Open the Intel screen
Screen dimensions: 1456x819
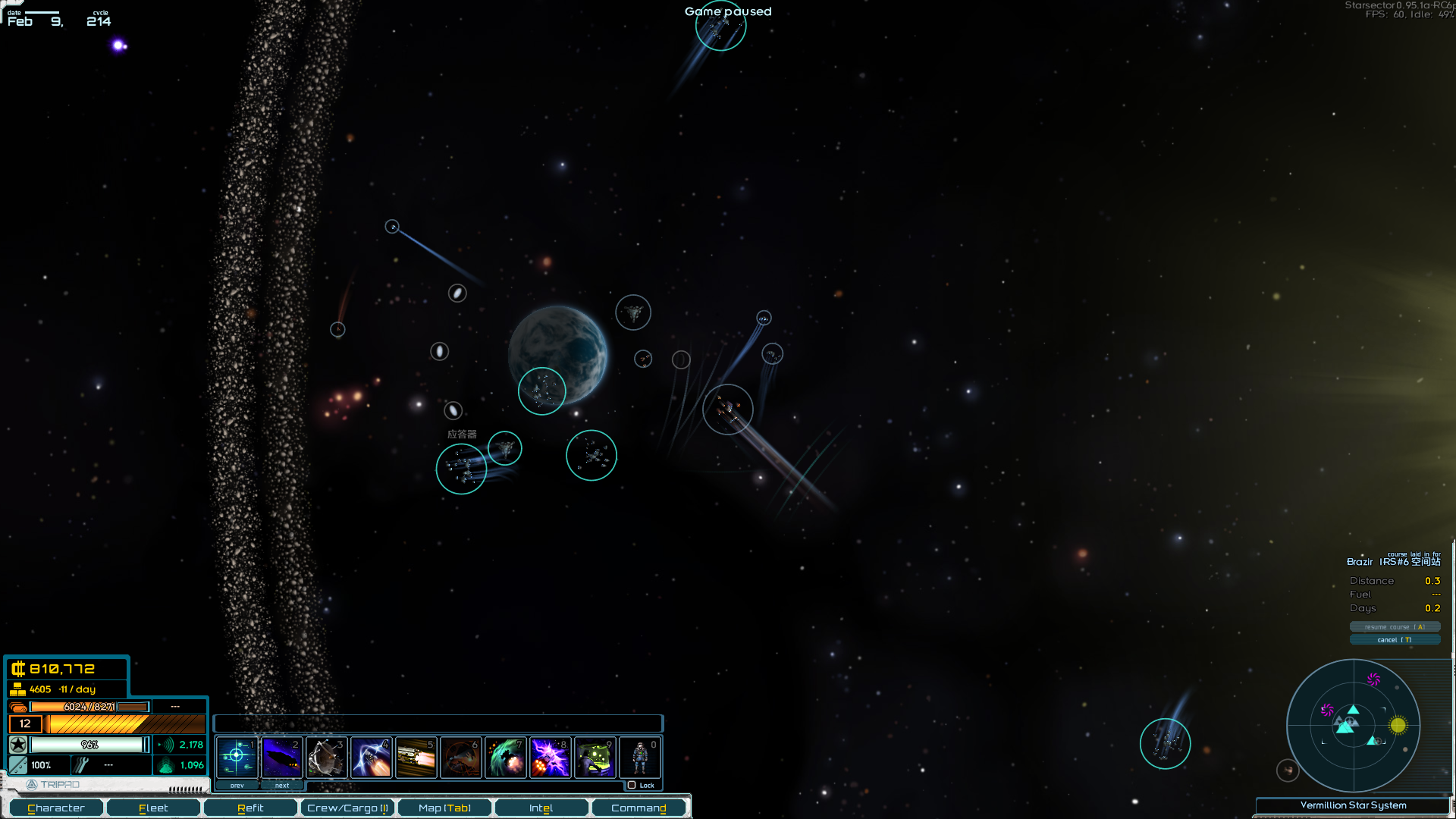click(x=541, y=808)
